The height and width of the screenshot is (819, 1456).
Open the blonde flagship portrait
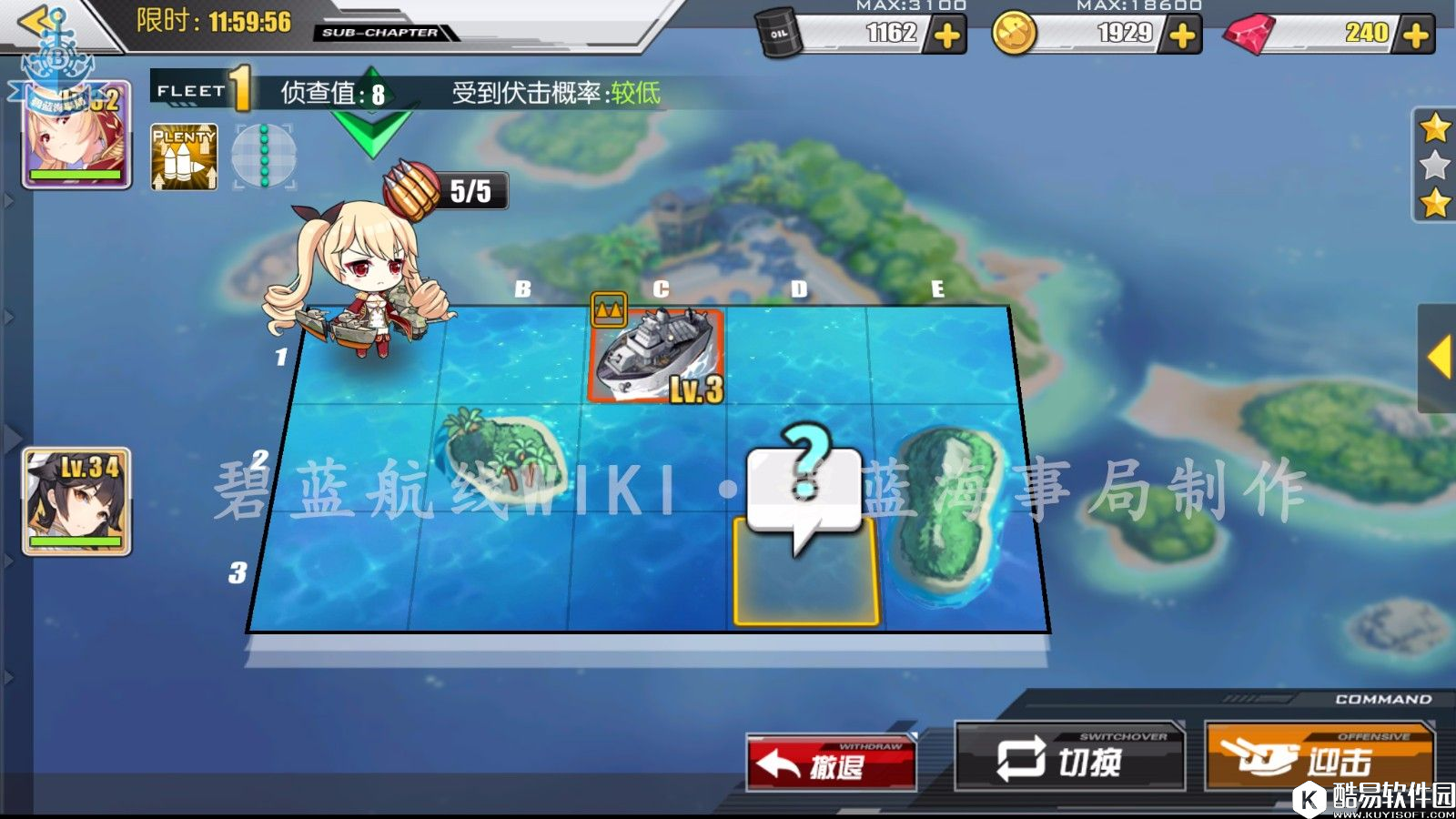tap(76, 135)
